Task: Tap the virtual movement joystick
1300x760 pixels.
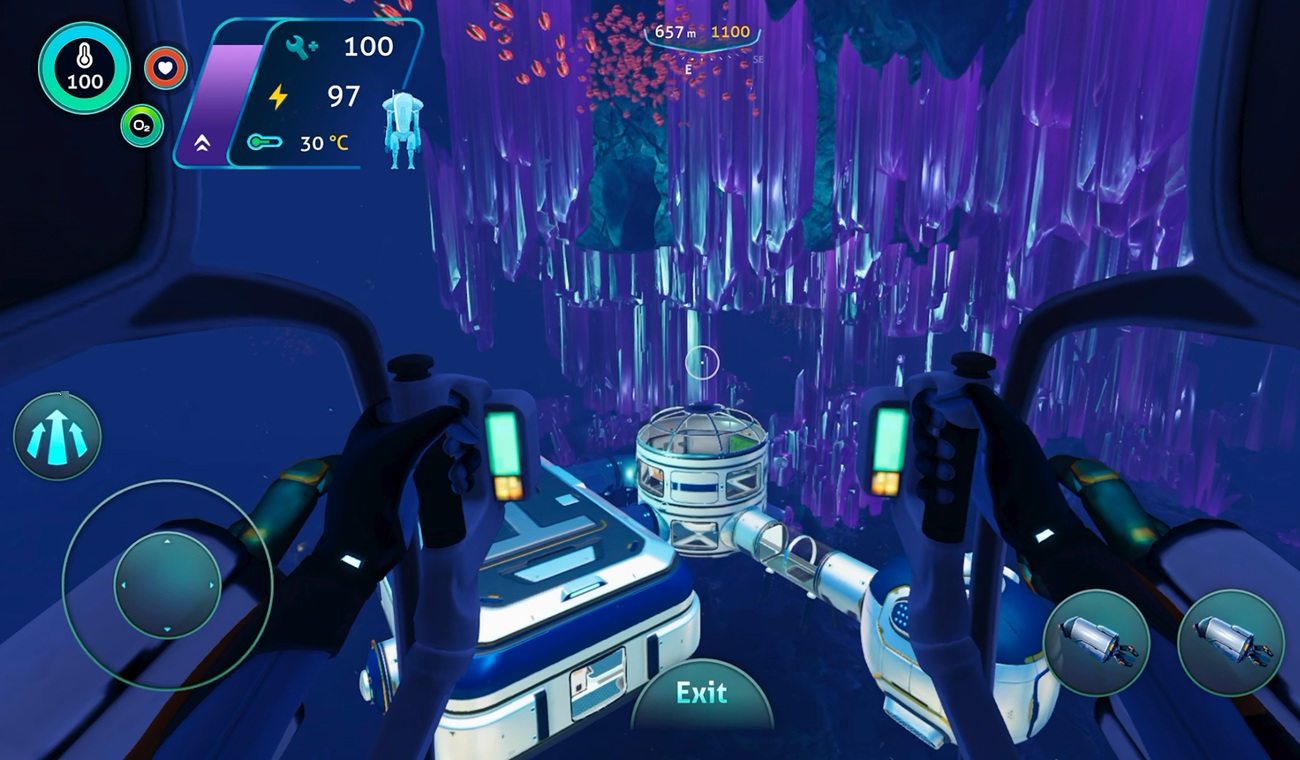Action: [167, 585]
